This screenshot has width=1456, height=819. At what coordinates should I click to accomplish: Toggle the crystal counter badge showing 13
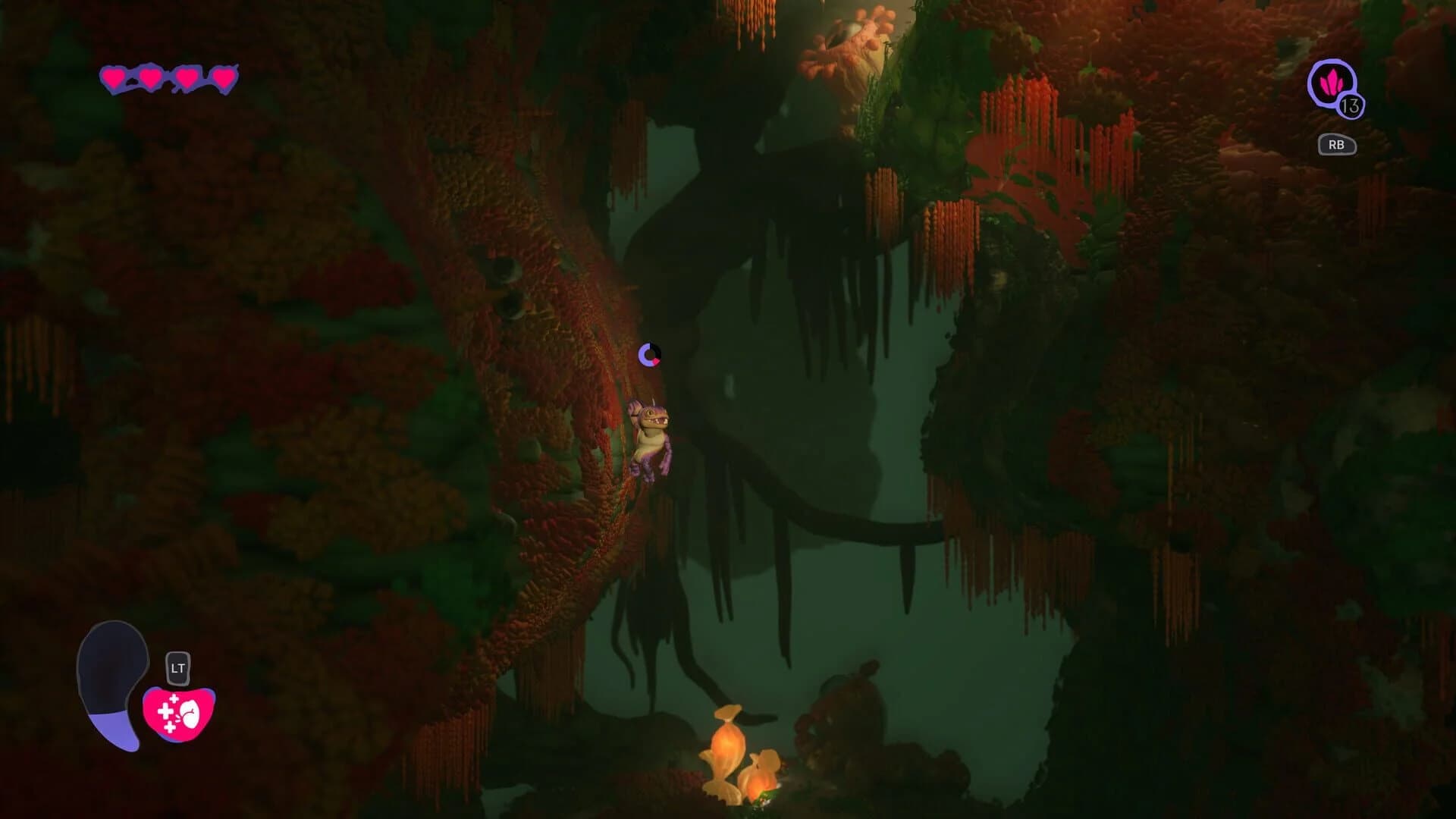click(1351, 106)
